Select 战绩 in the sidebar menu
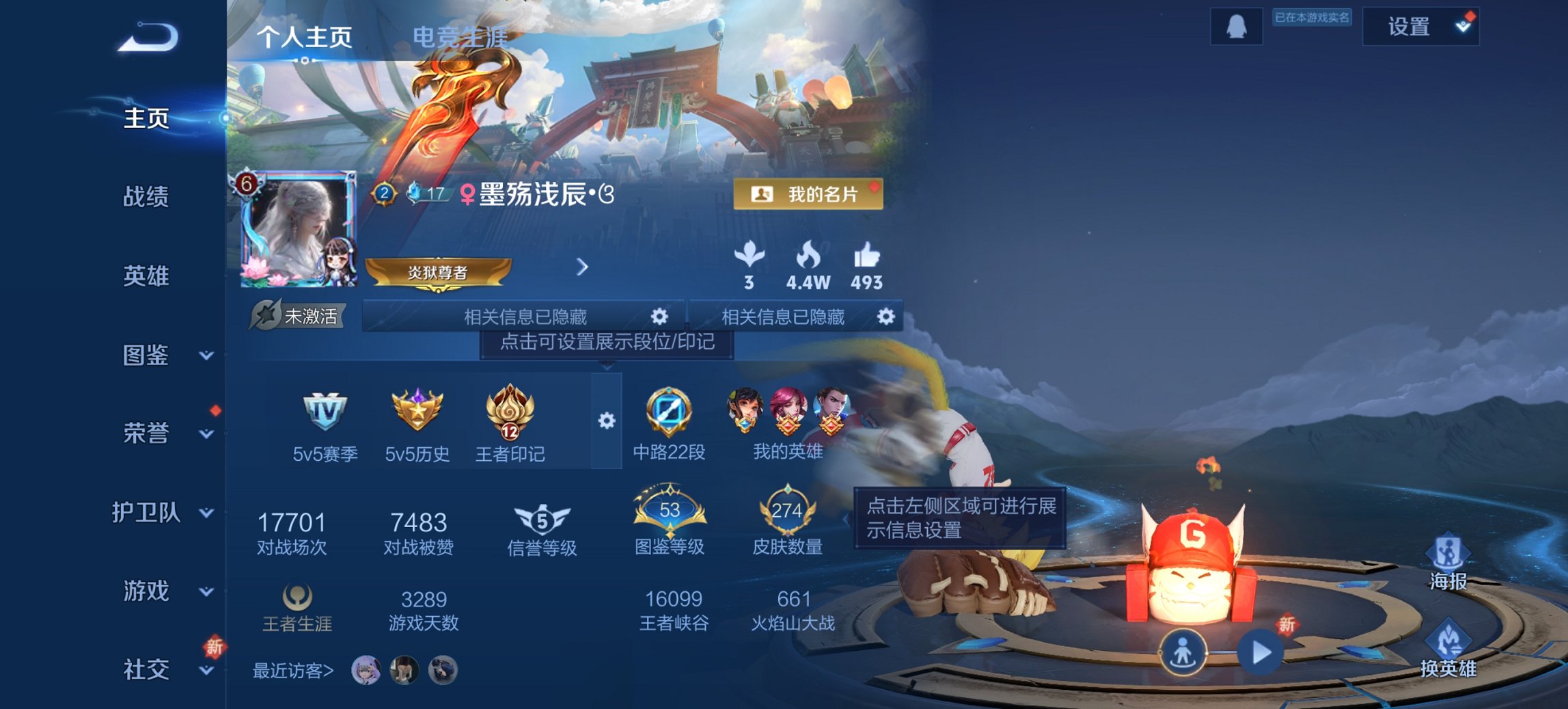 144,198
